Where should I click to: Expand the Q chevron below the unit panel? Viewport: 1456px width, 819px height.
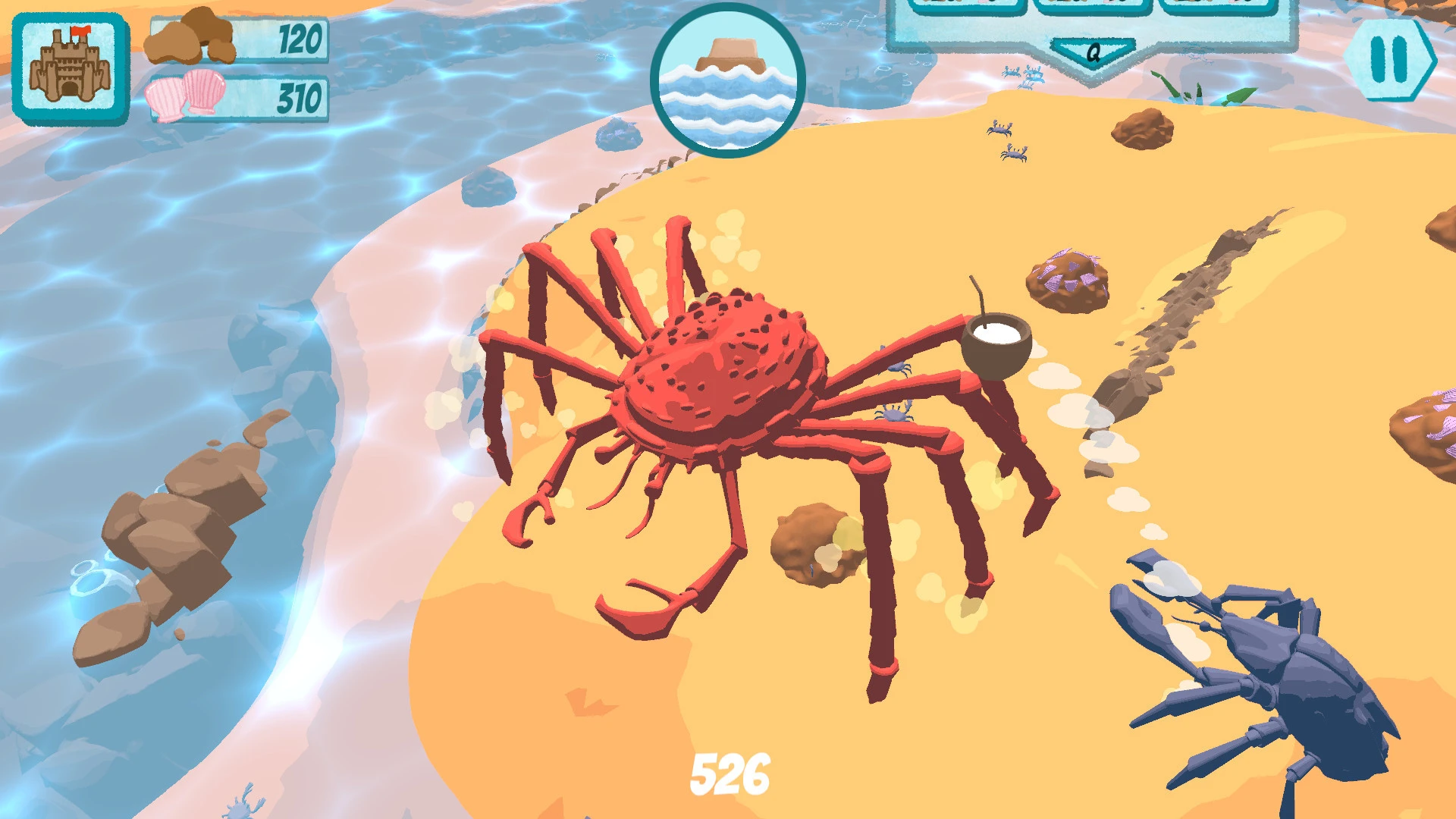pos(1092,52)
